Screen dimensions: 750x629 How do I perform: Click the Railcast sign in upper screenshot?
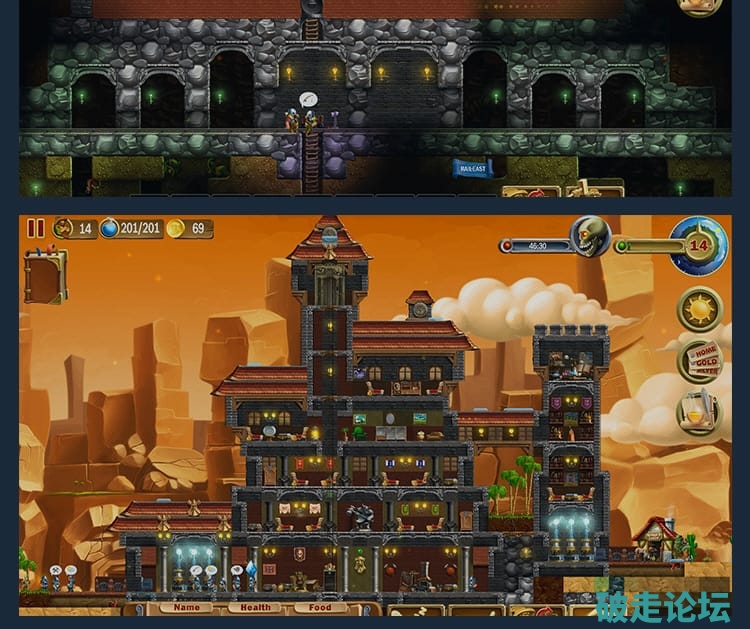click(x=472, y=168)
